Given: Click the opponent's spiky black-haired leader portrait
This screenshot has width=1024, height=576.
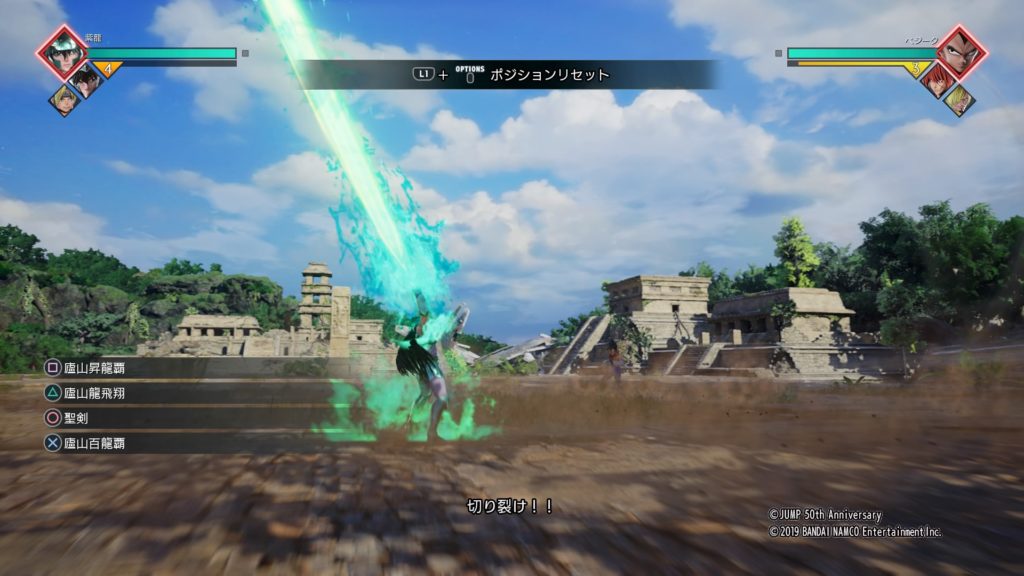Looking at the screenshot, I should click(x=961, y=53).
